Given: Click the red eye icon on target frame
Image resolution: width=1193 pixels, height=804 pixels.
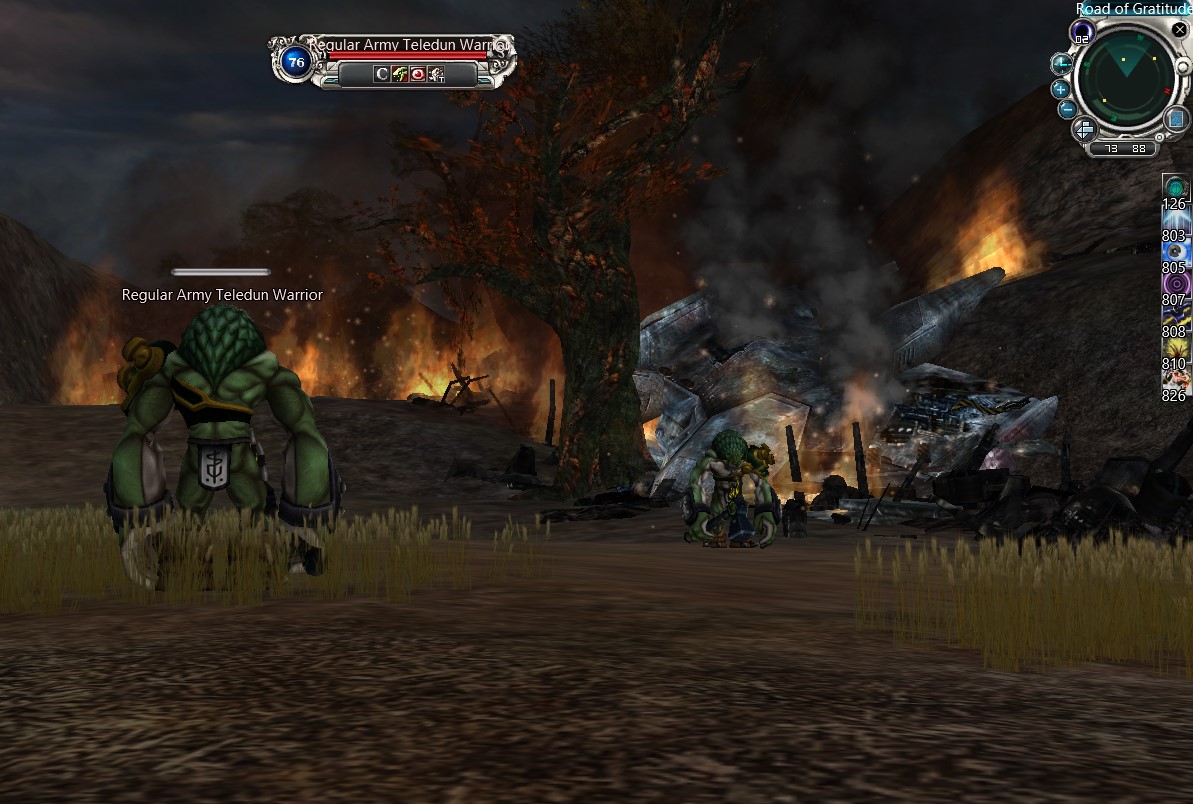Looking at the screenshot, I should [x=418, y=74].
